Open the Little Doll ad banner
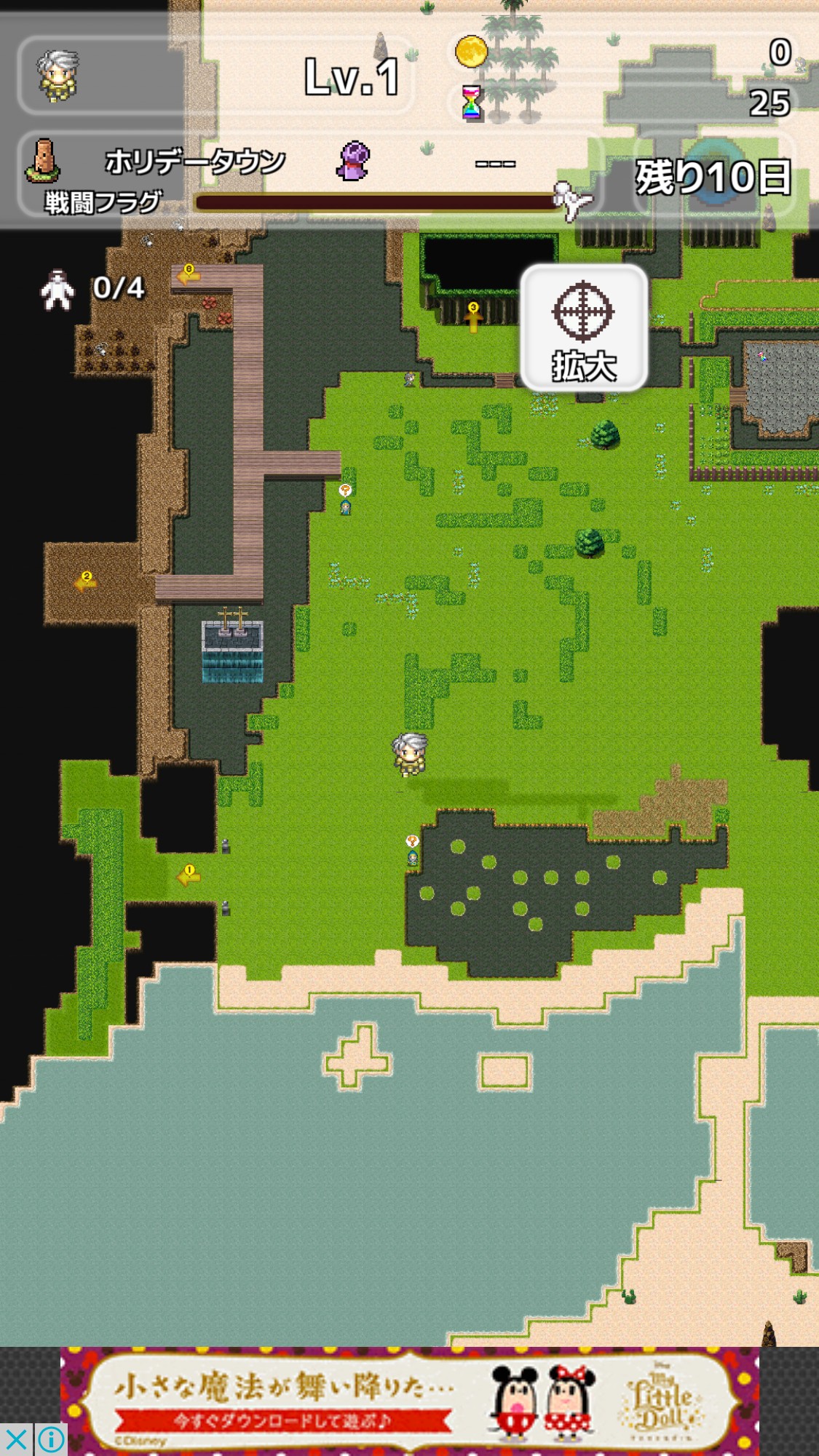 click(409, 1399)
